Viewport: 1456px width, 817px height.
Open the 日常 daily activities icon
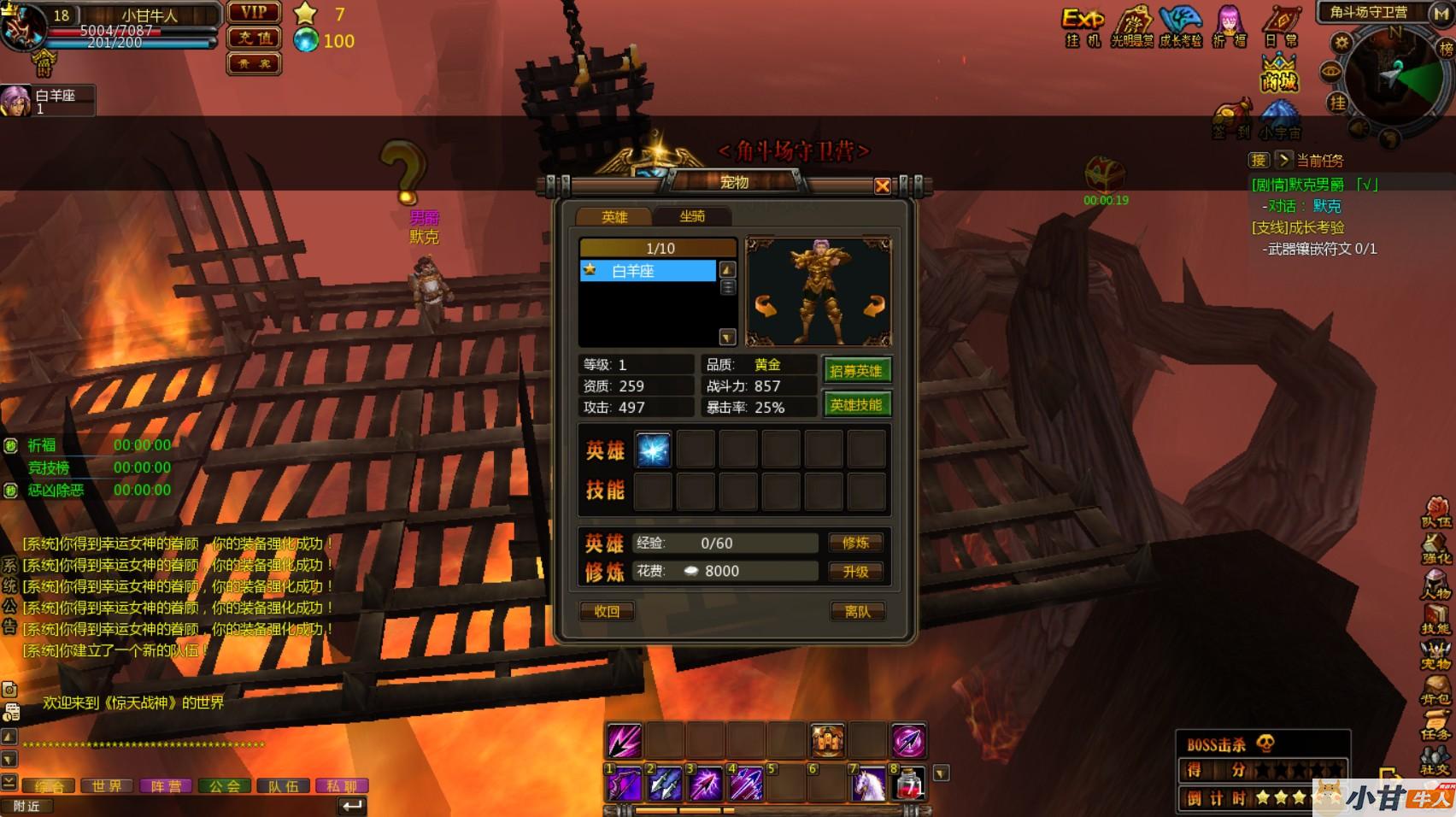pyautogui.click(x=1281, y=26)
